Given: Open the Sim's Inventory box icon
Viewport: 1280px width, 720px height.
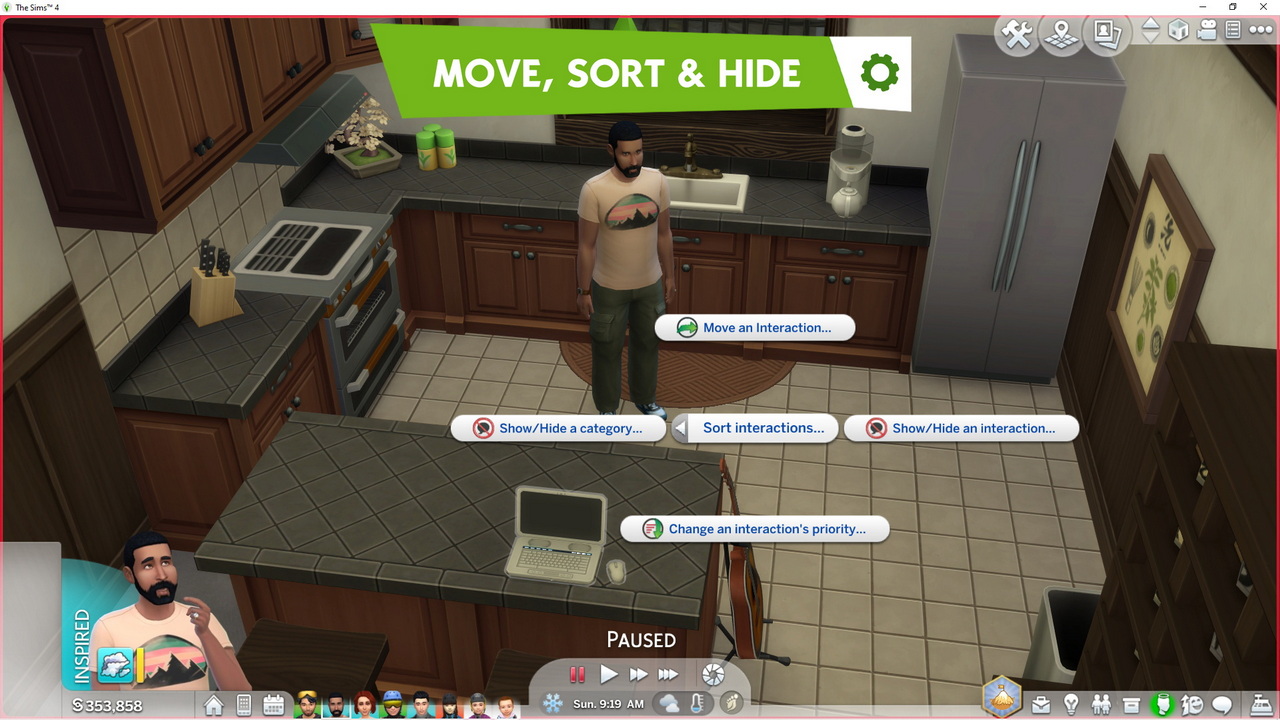Looking at the screenshot, I should [x=1132, y=706].
